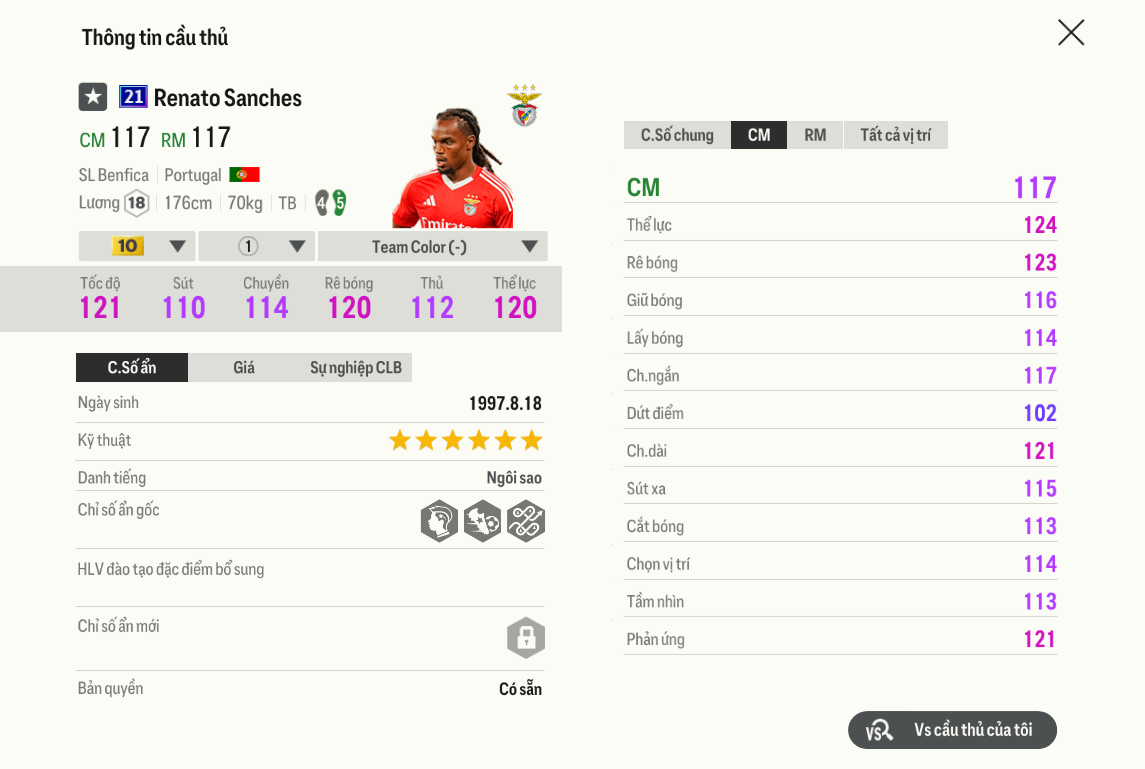Image resolution: width=1145 pixels, height=769 pixels.
Task: Select the third hidden trait hexagon icon
Action: (x=525, y=521)
